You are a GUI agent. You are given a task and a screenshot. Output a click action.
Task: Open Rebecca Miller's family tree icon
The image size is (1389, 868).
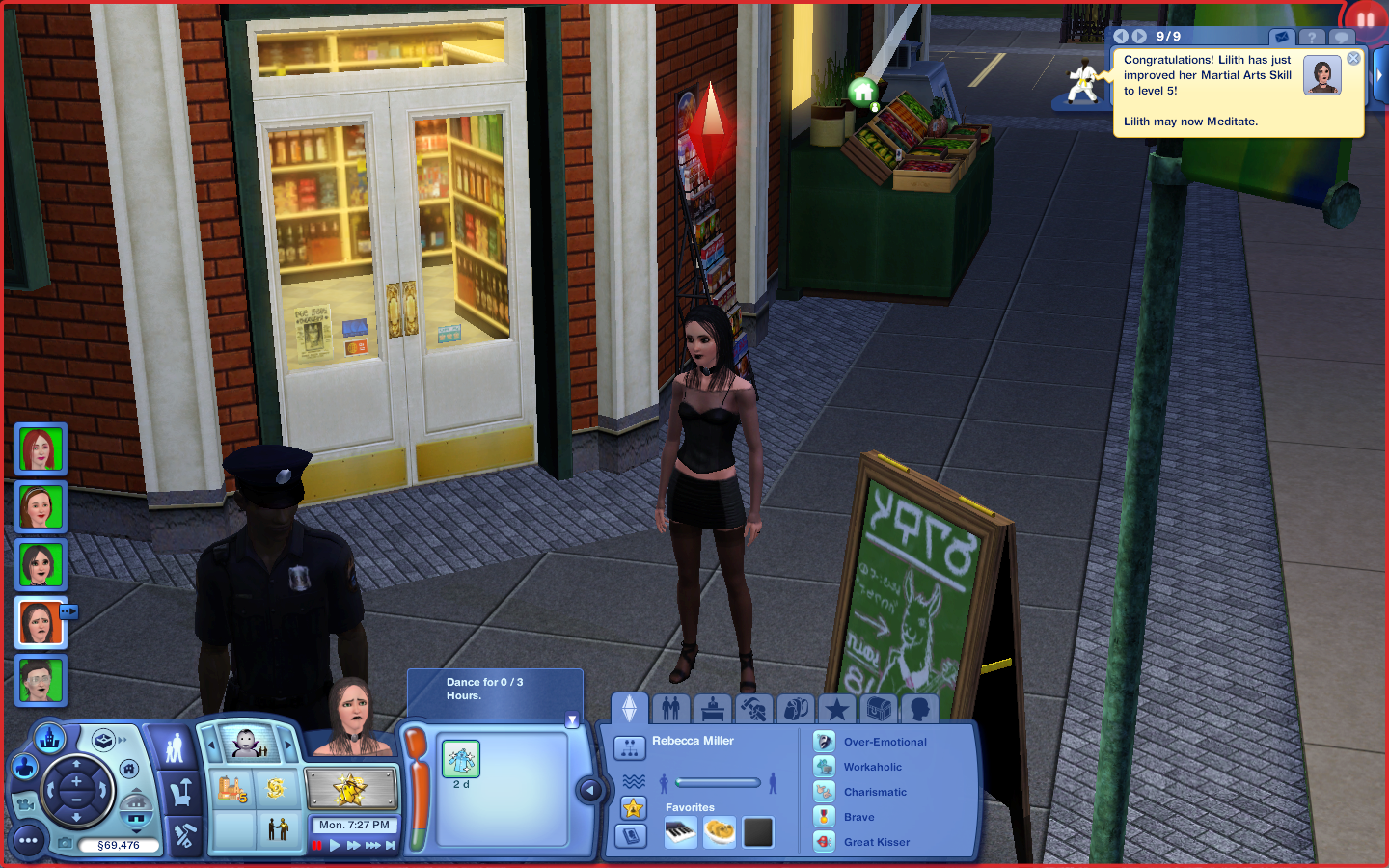click(632, 749)
